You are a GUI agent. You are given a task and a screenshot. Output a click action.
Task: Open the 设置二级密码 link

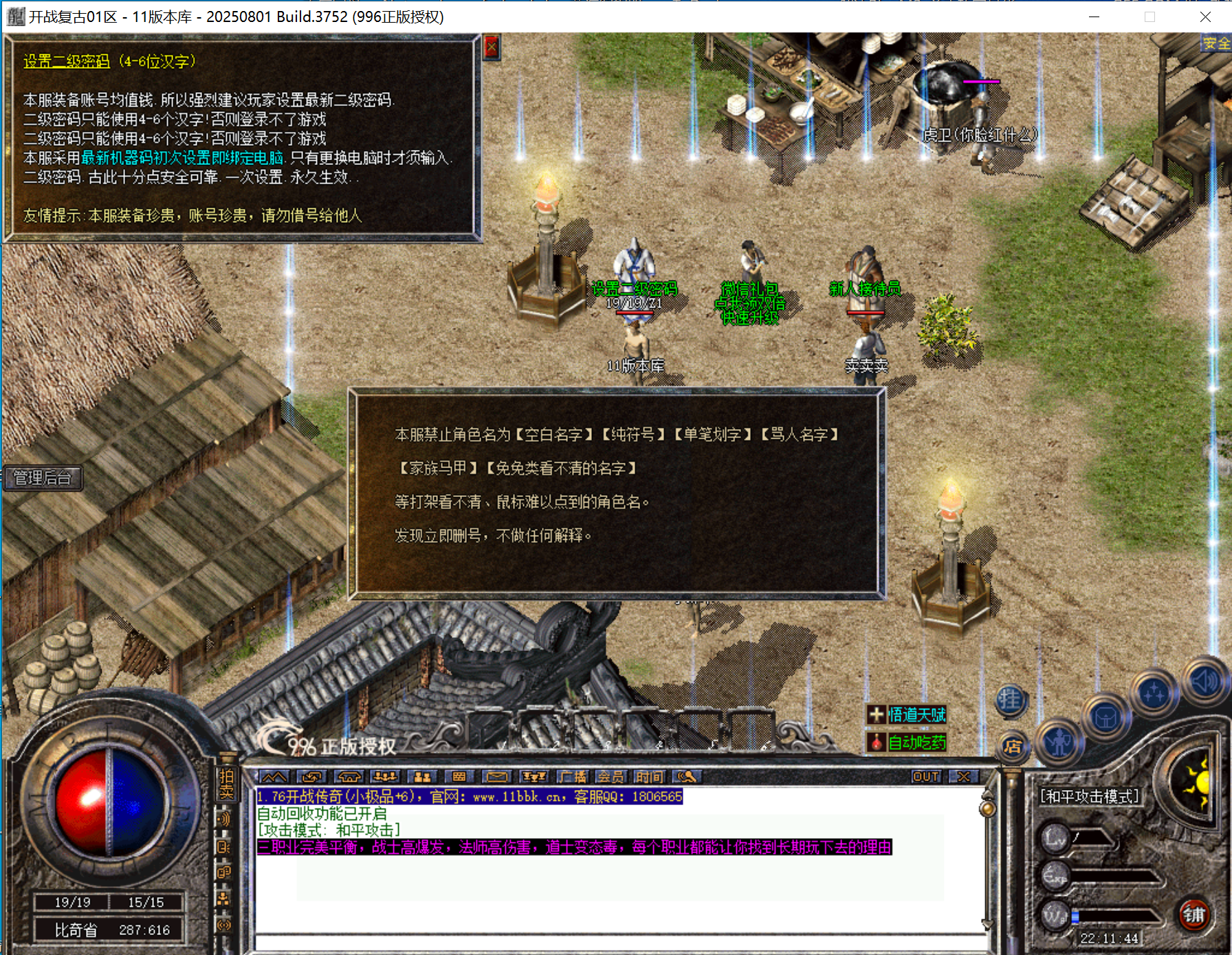point(66,61)
